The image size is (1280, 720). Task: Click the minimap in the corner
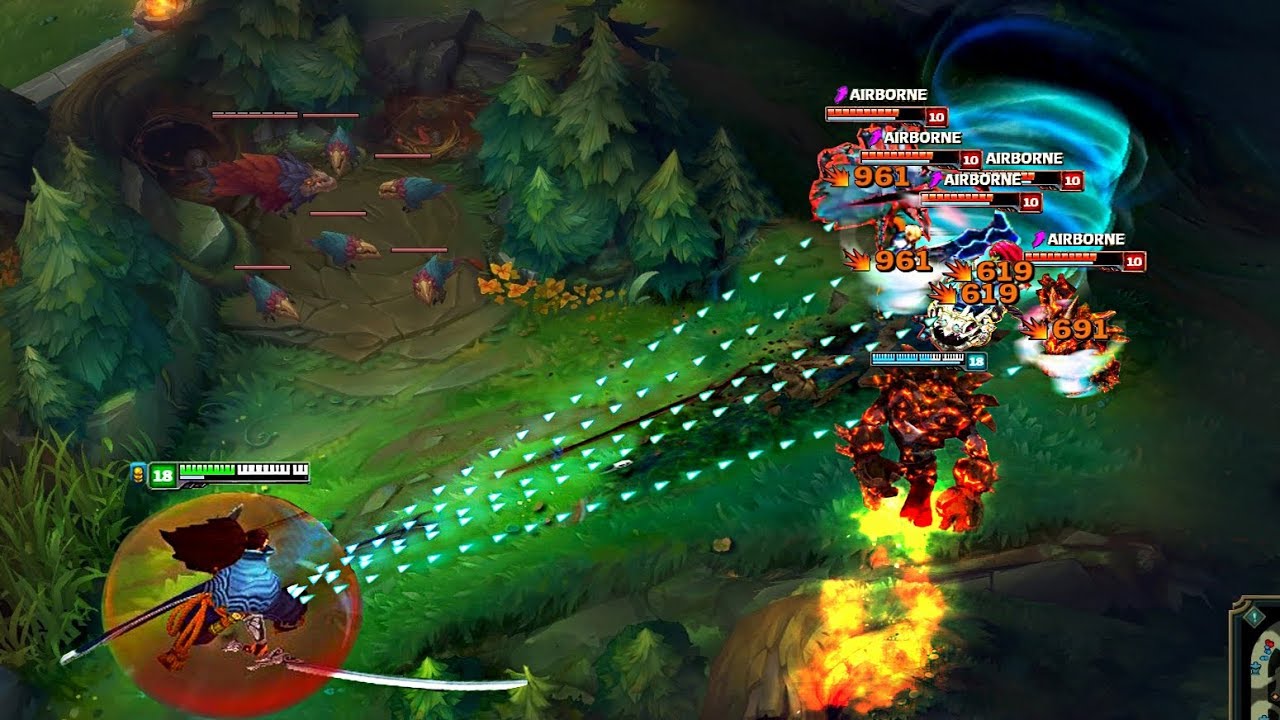click(x=1265, y=672)
